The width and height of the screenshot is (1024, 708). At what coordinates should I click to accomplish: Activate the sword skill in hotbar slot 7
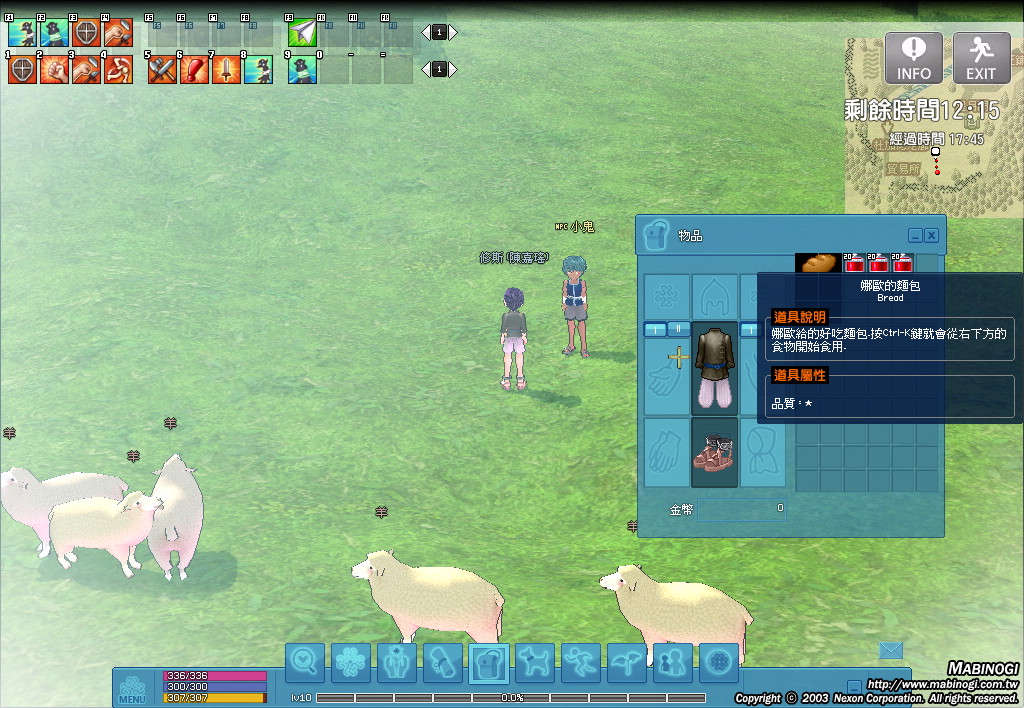[x=226, y=70]
